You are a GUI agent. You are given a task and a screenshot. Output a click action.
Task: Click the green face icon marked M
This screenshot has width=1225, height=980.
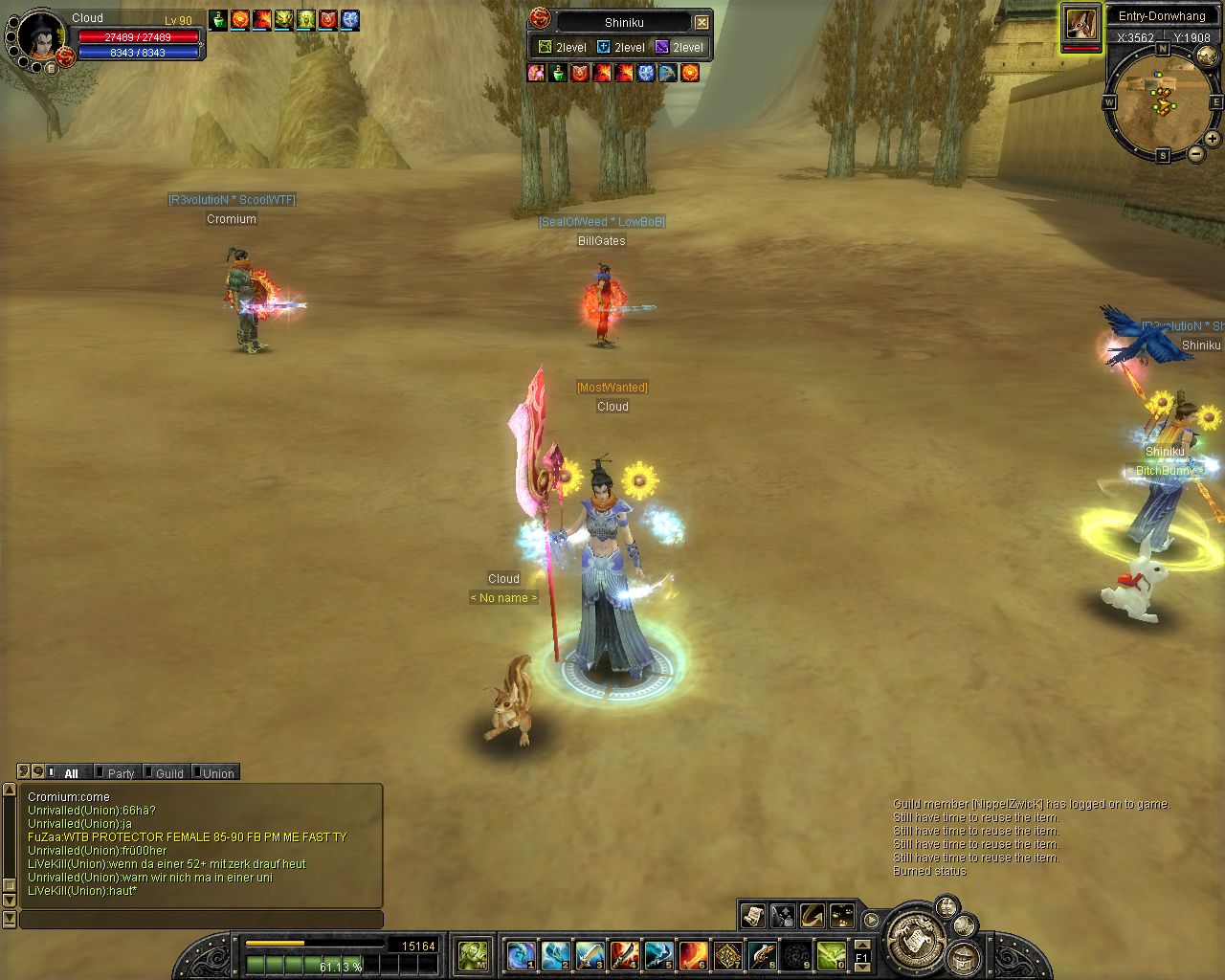pos(473,954)
